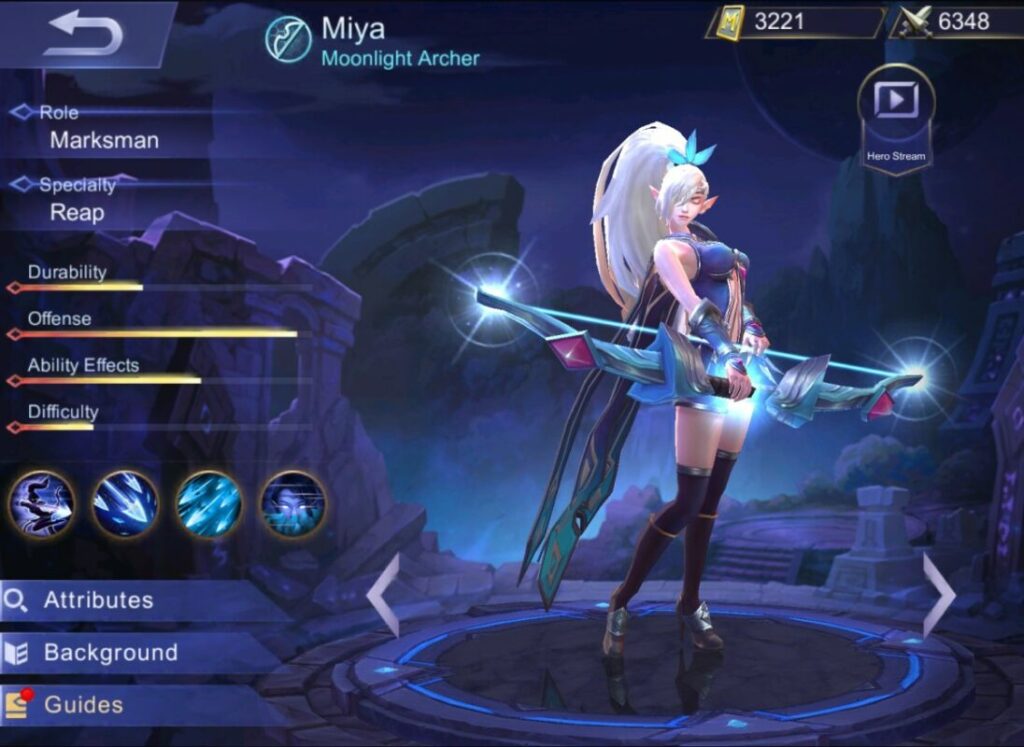Image resolution: width=1024 pixels, height=747 pixels.
Task: Switch to the previous hero
Action: pos(384,595)
